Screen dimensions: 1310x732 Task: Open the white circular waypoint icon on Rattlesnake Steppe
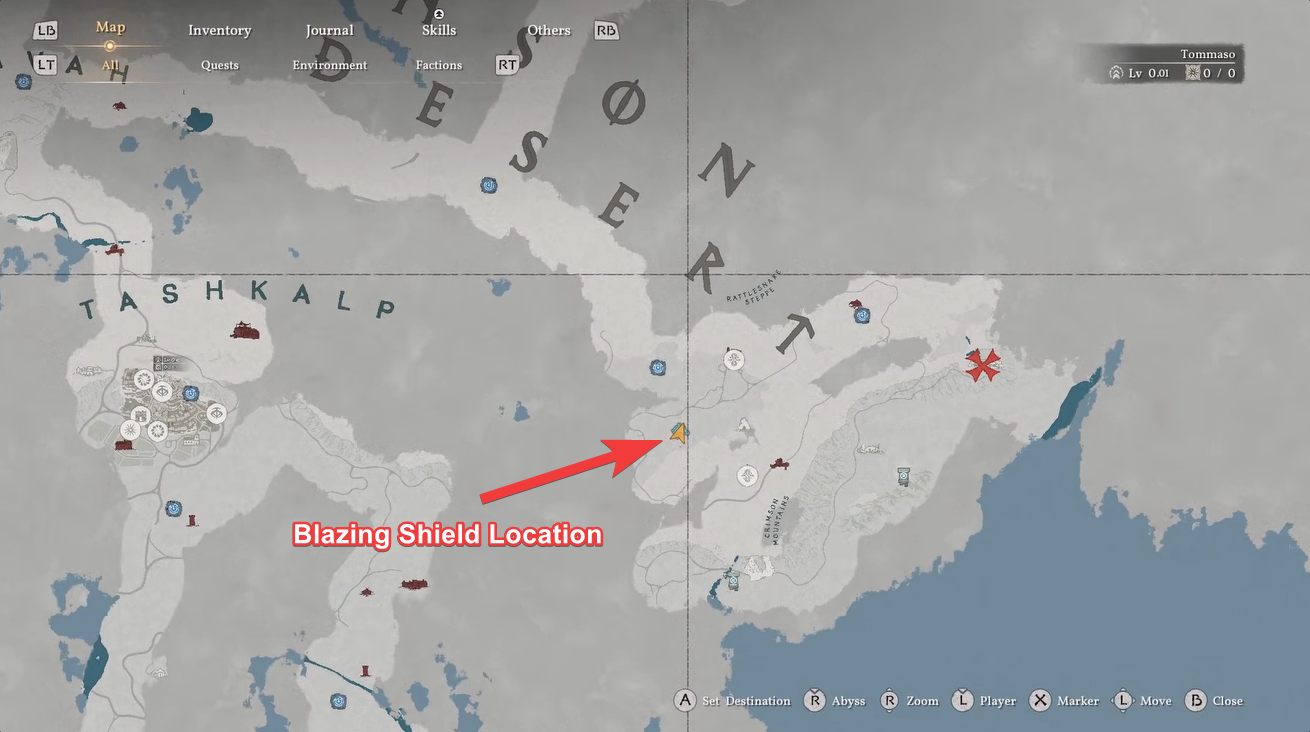[x=734, y=358]
